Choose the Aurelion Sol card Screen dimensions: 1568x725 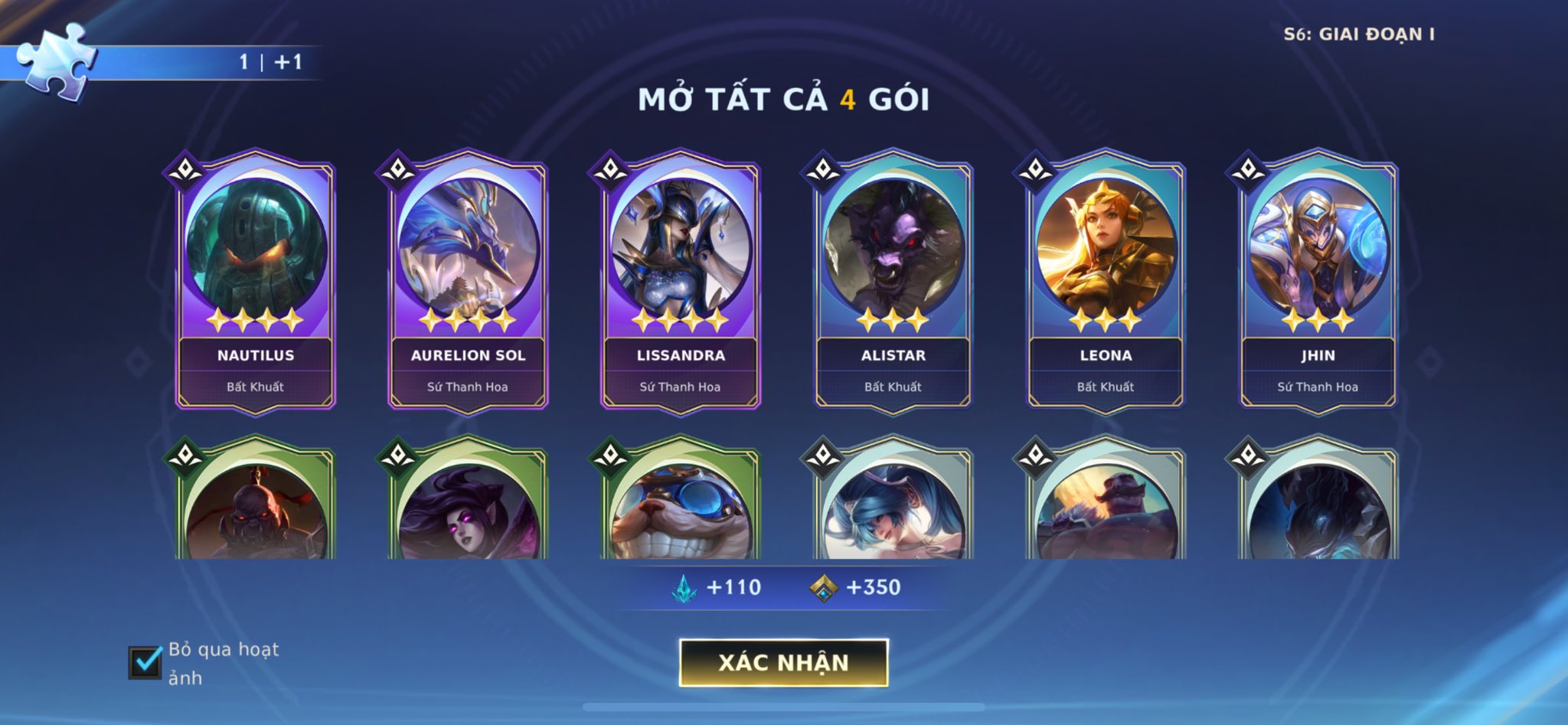tap(468, 283)
